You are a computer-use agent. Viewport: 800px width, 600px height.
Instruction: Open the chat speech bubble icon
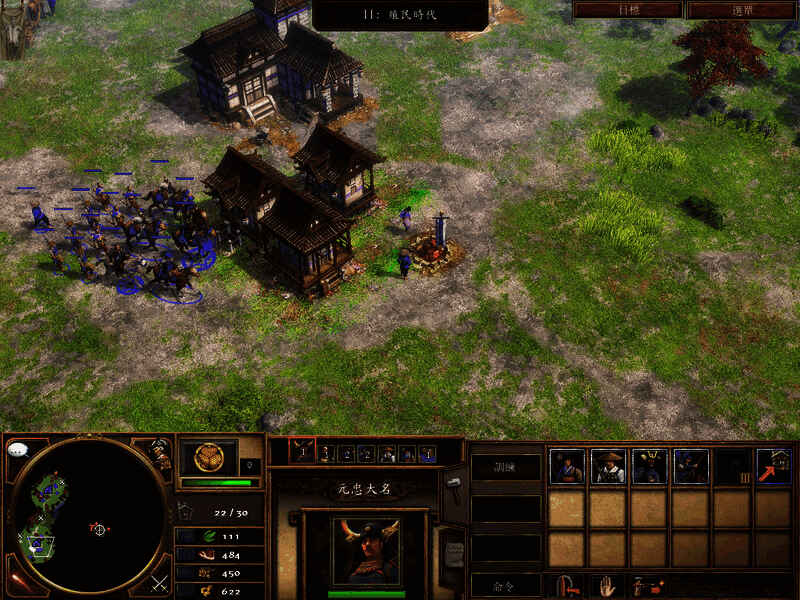pos(17,450)
